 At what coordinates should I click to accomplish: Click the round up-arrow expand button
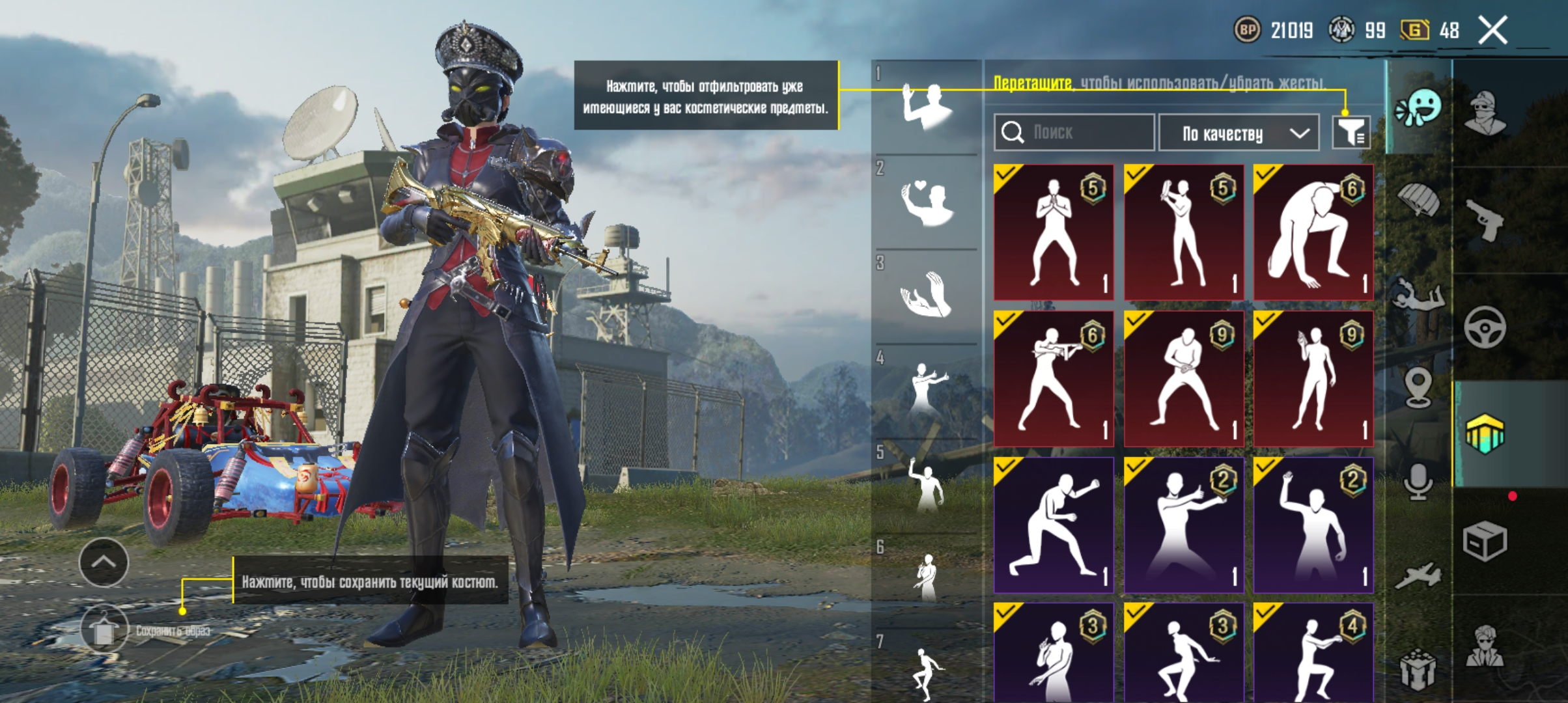click(x=104, y=562)
